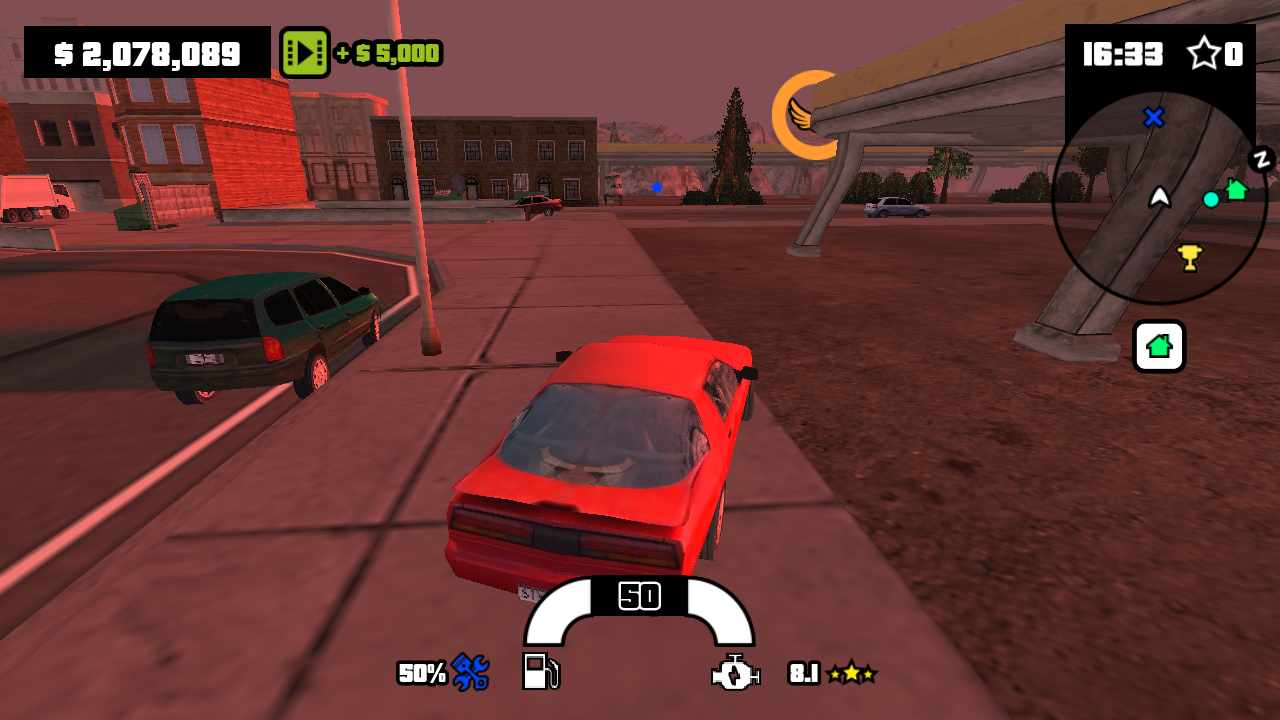
Task: Tap the engine health icon
Action: [732, 674]
